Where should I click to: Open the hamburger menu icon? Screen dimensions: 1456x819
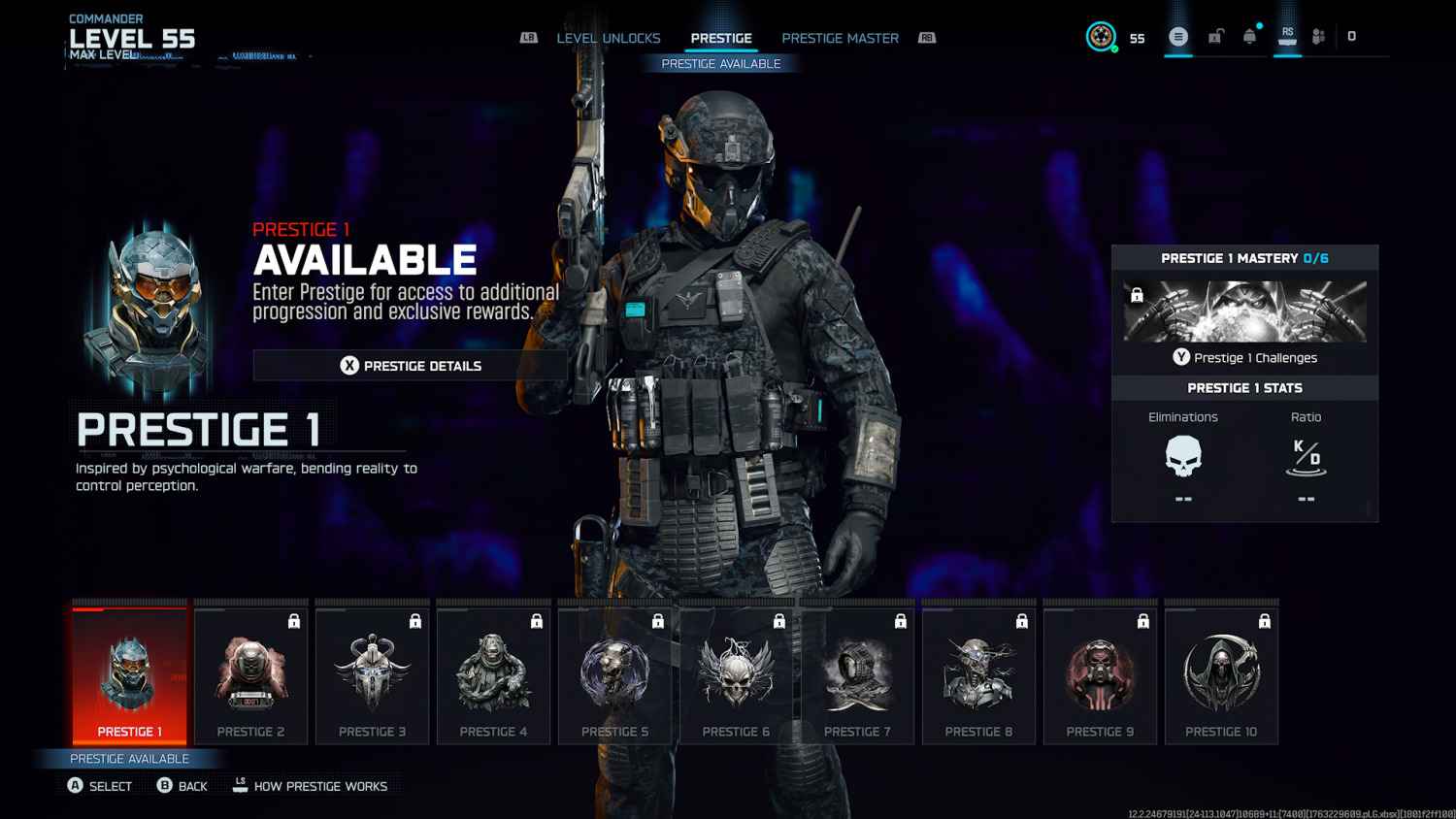click(x=1178, y=37)
